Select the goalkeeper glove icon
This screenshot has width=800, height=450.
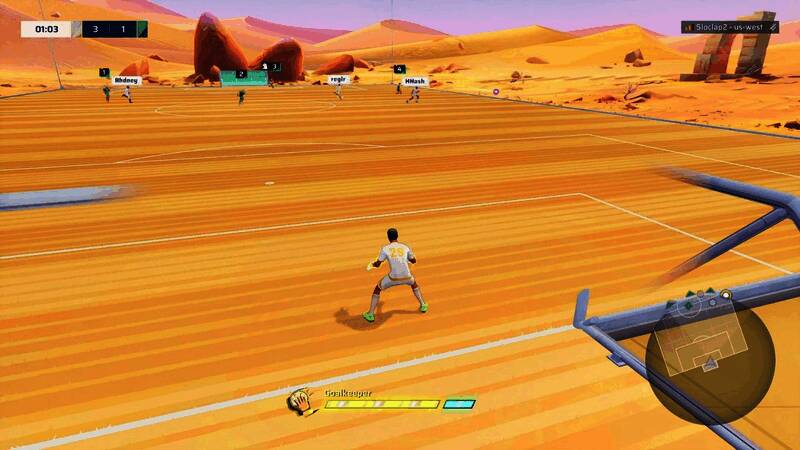[x=304, y=402]
